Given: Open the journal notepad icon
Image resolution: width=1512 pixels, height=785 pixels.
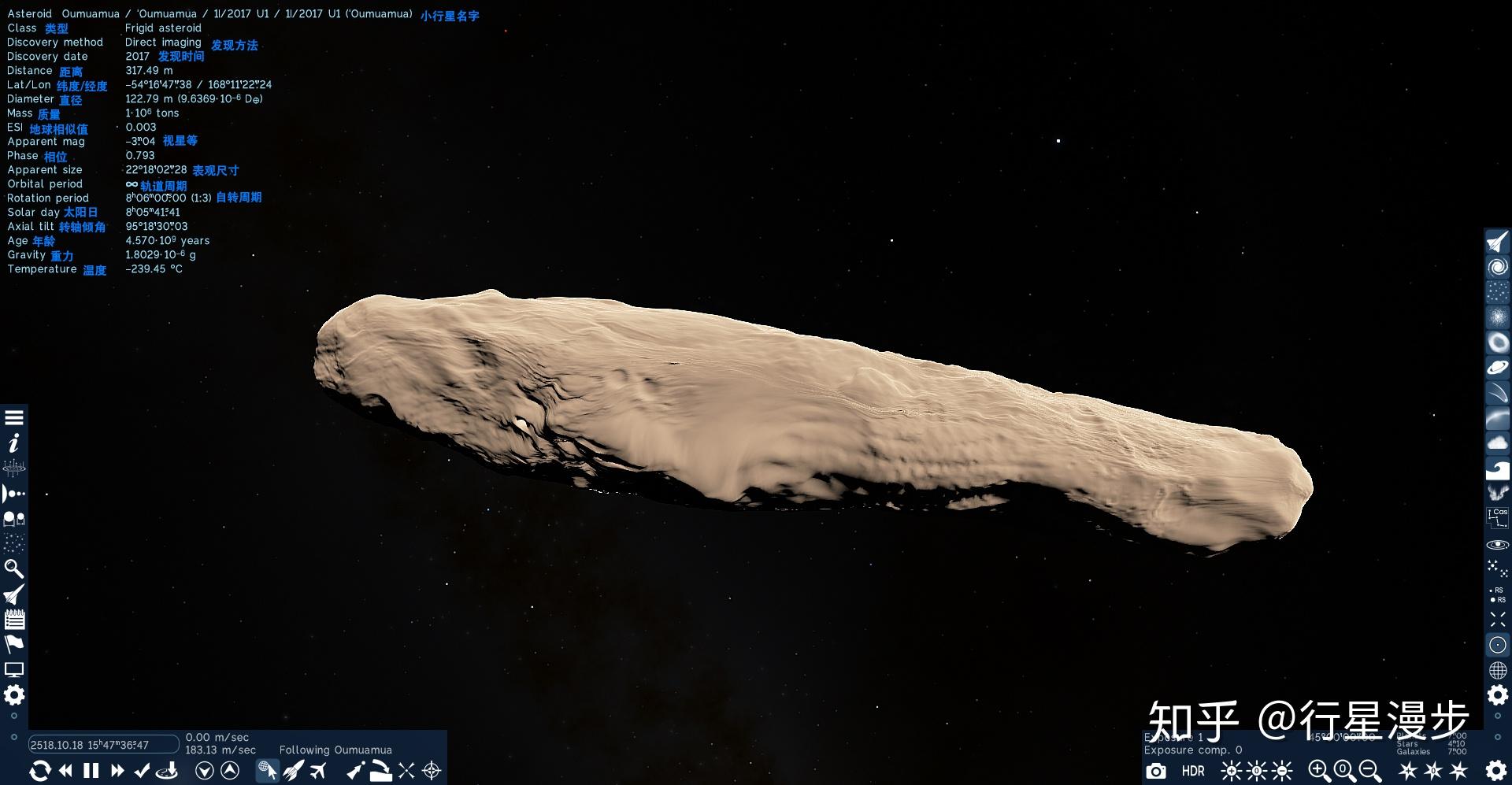Looking at the screenshot, I should (13, 619).
